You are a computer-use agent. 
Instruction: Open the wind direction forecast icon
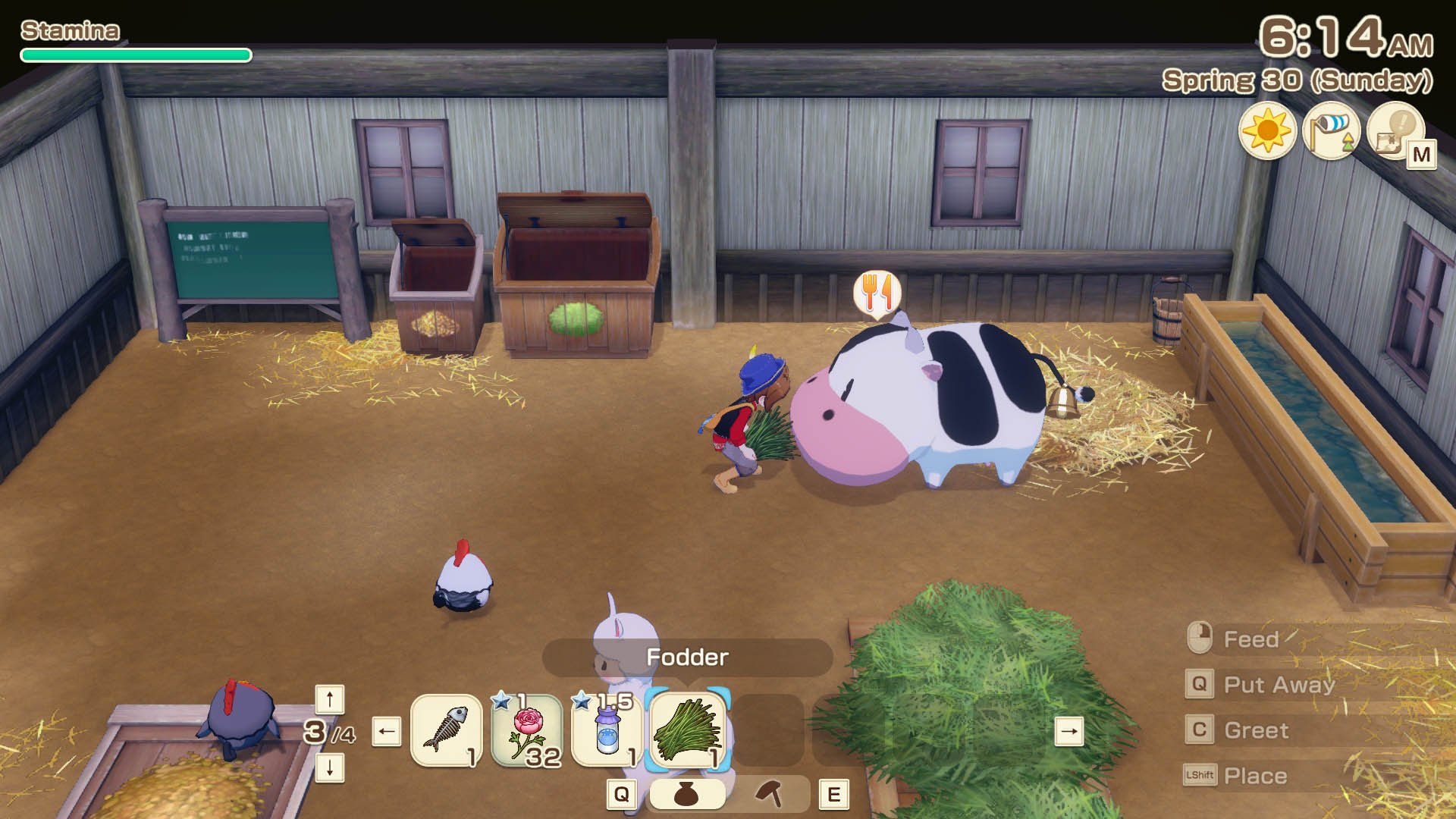click(x=1332, y=133)
